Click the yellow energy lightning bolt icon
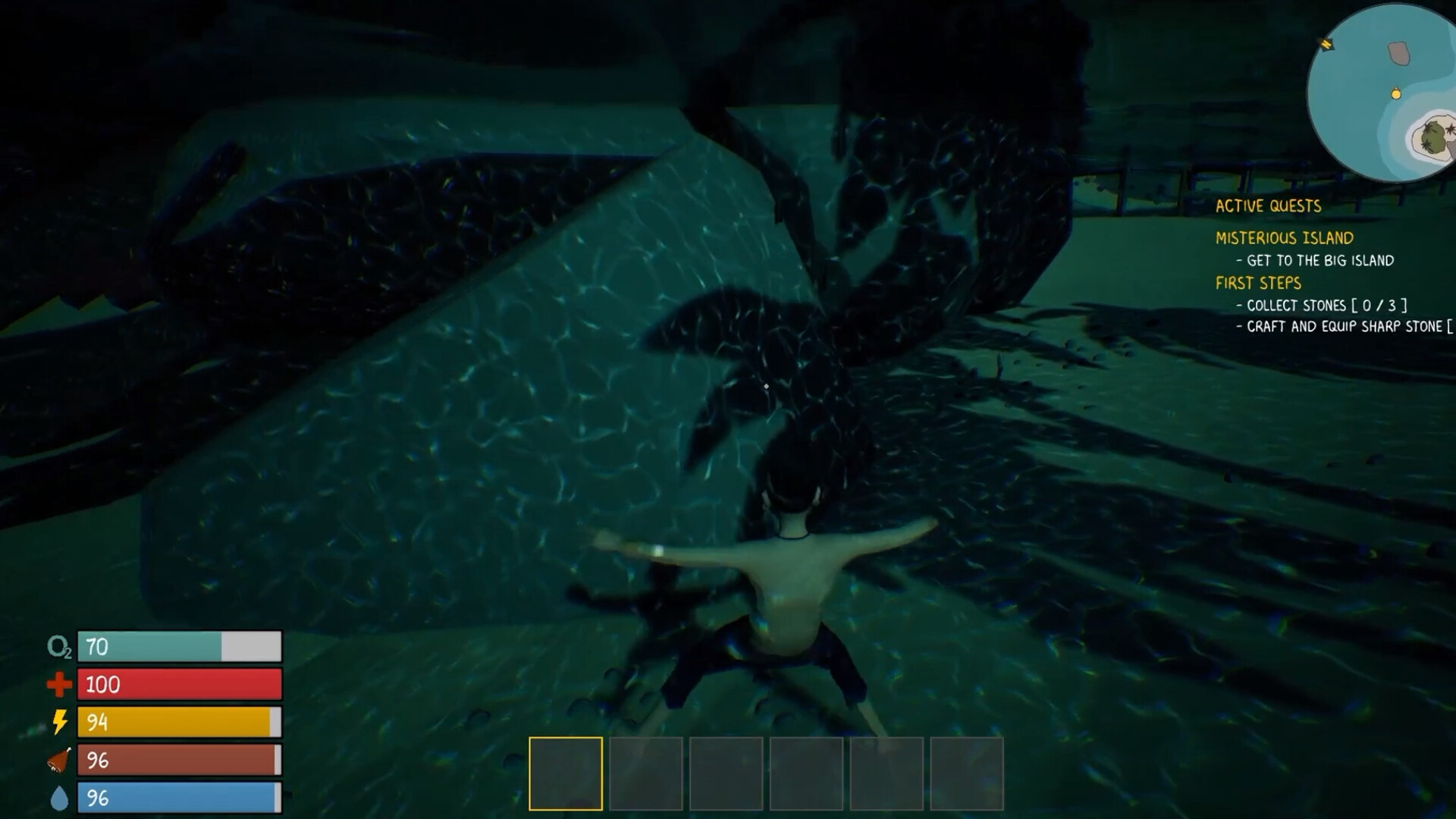The height and width of the screenshot is (819, 1456). pyautogui.click(x=61, y=722)
